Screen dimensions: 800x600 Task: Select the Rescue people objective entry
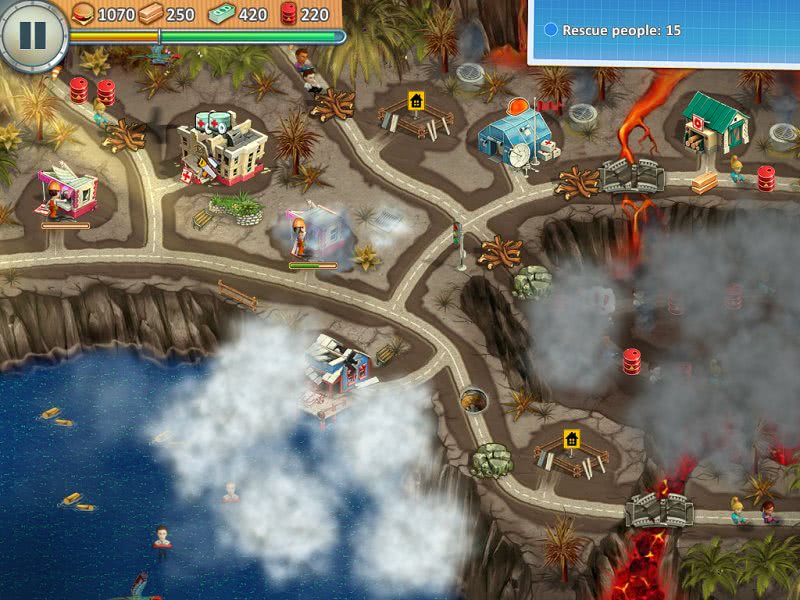tap(613, 31)
